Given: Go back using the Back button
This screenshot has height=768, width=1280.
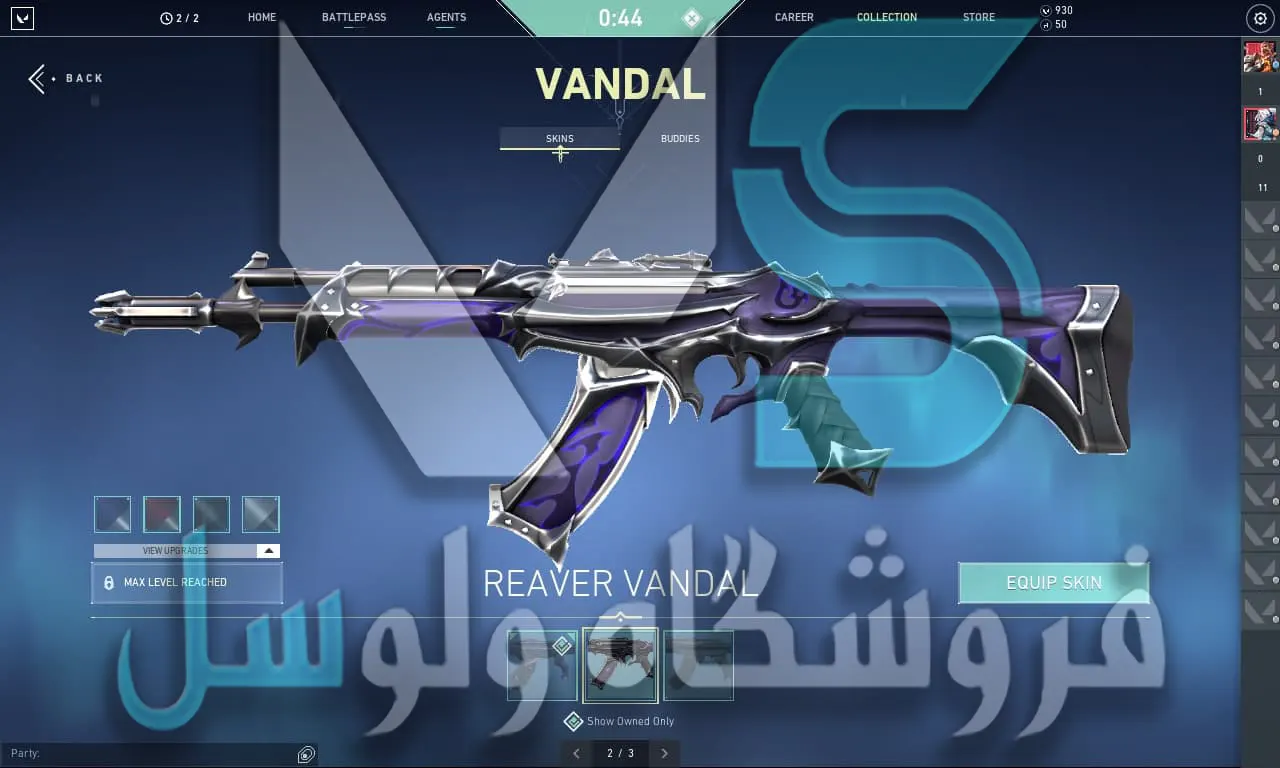Looking at the screenshot, I should pyautogui.click(x=66, y=79).
